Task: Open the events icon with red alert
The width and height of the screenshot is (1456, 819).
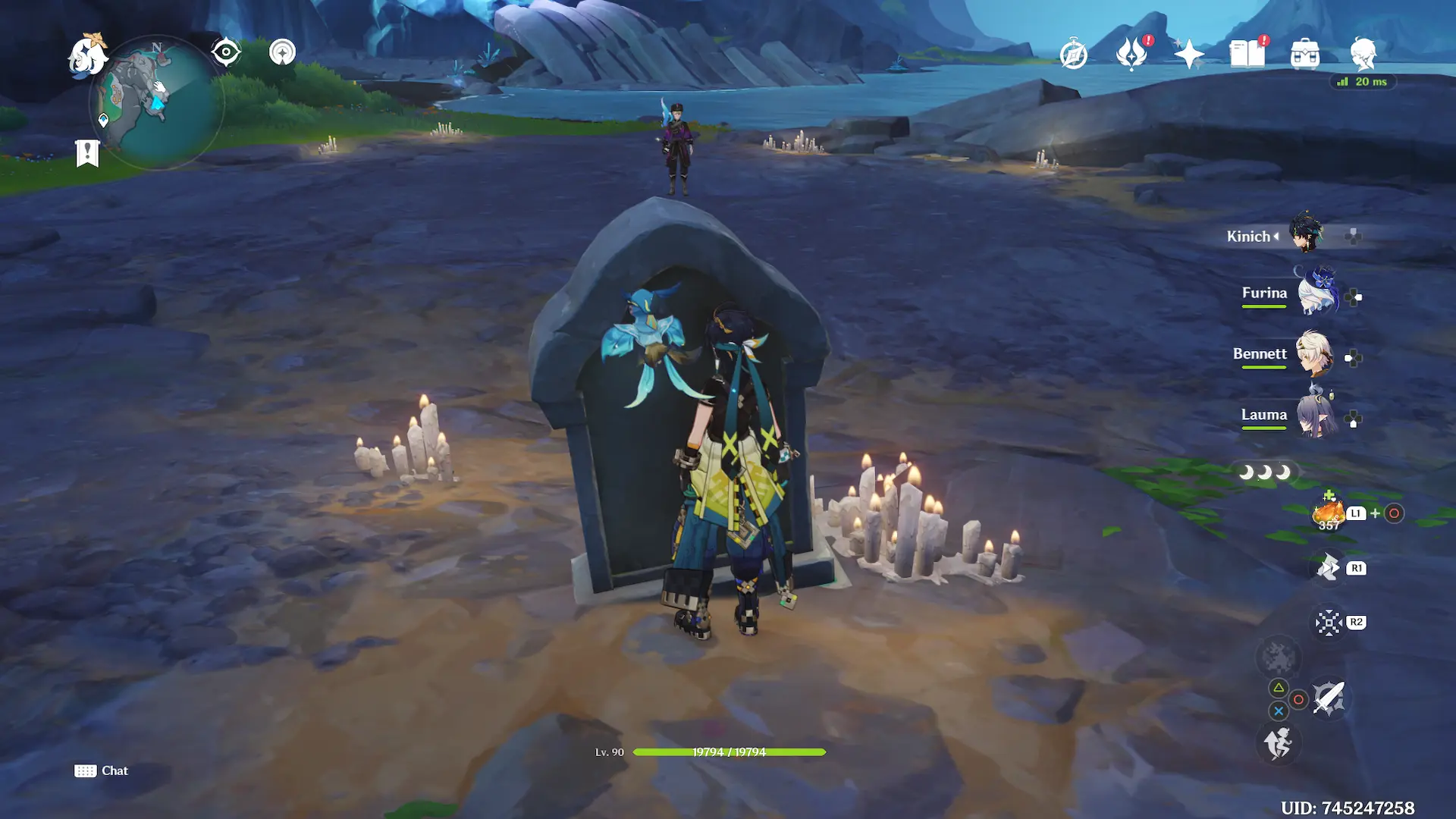Action: pyautogui.click(x=1132, y=54)
